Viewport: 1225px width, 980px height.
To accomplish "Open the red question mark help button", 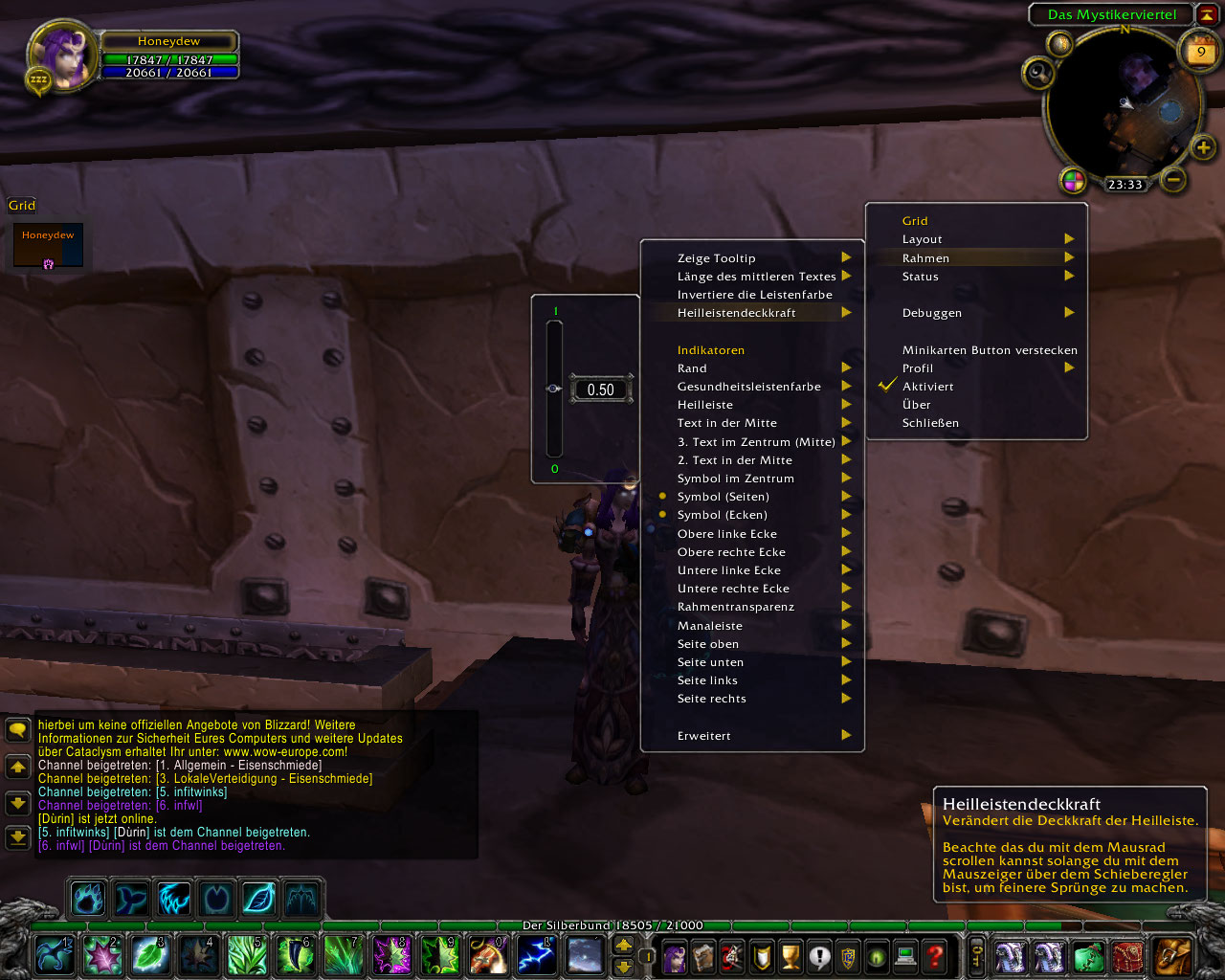I will tap(935, 955).
